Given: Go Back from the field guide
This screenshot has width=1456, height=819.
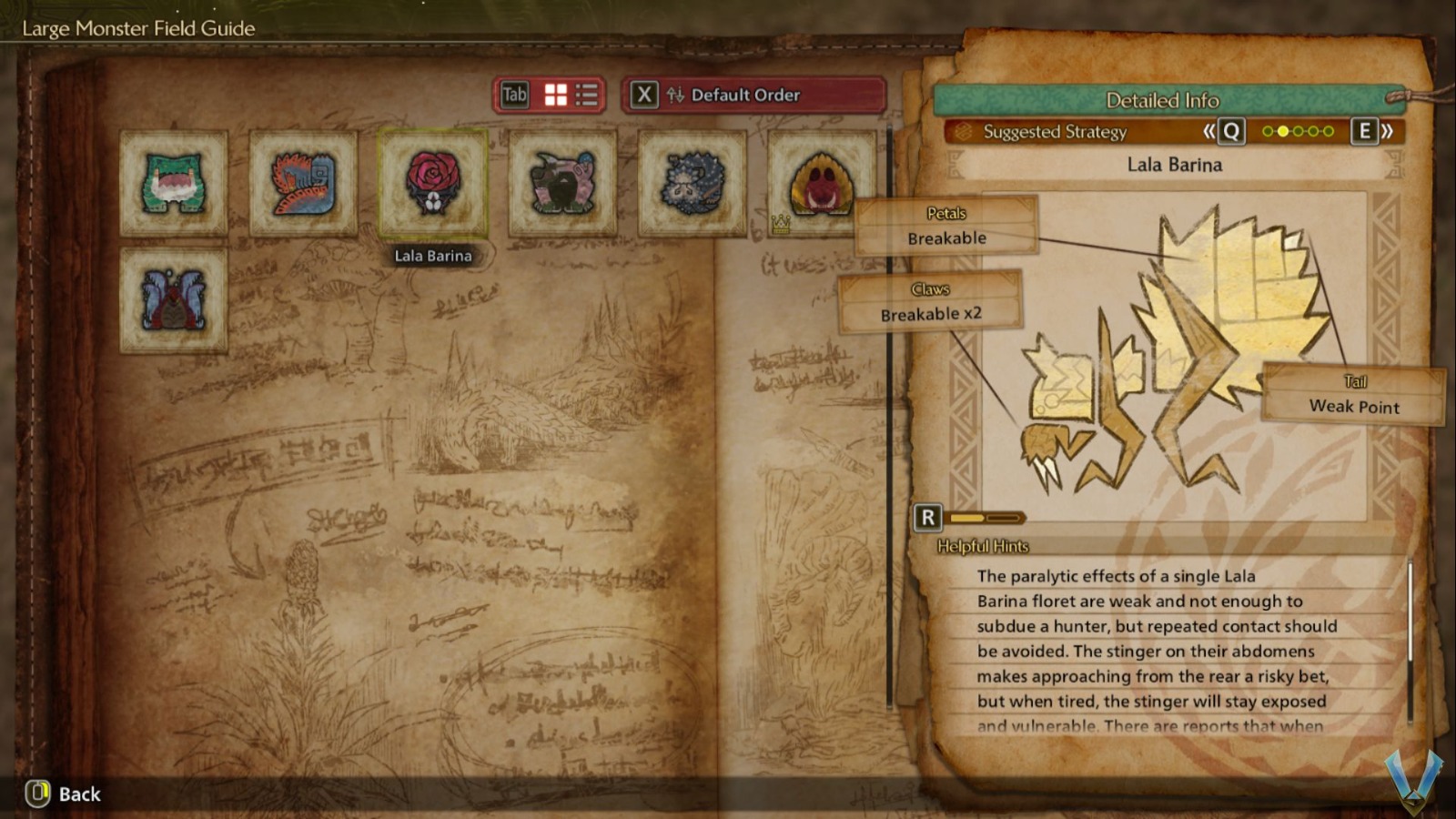Looking at the screenshot, I should [x=64, y=794].
